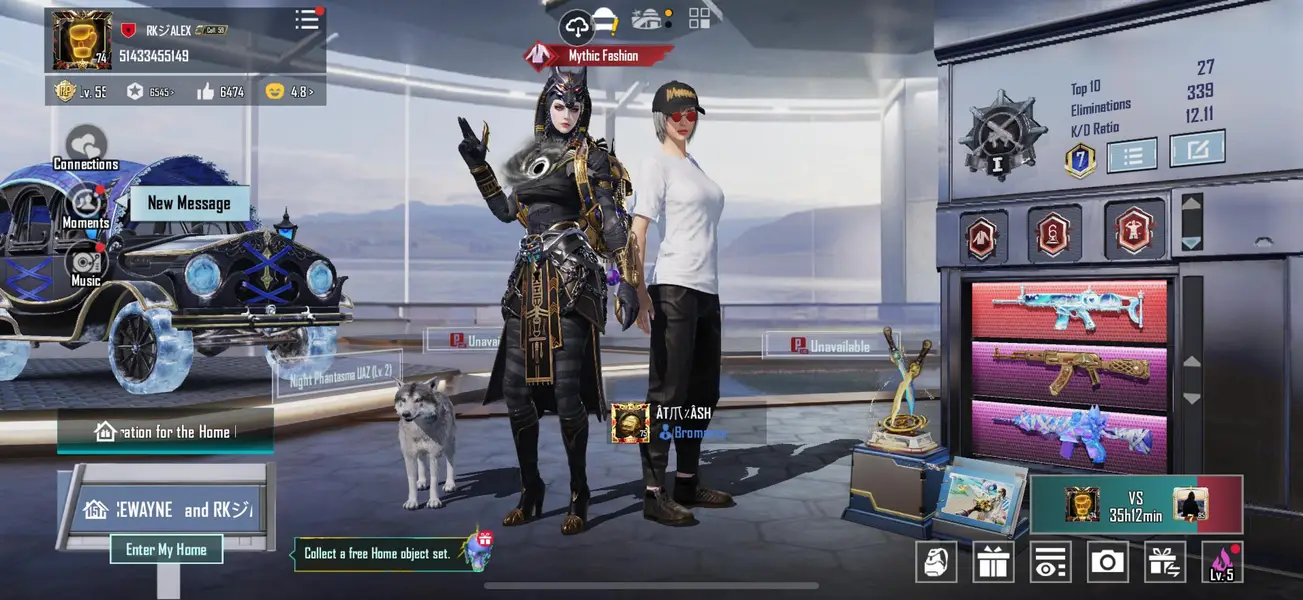Tap the cloud download icon
1303x600 pixels.
point(577,23)
